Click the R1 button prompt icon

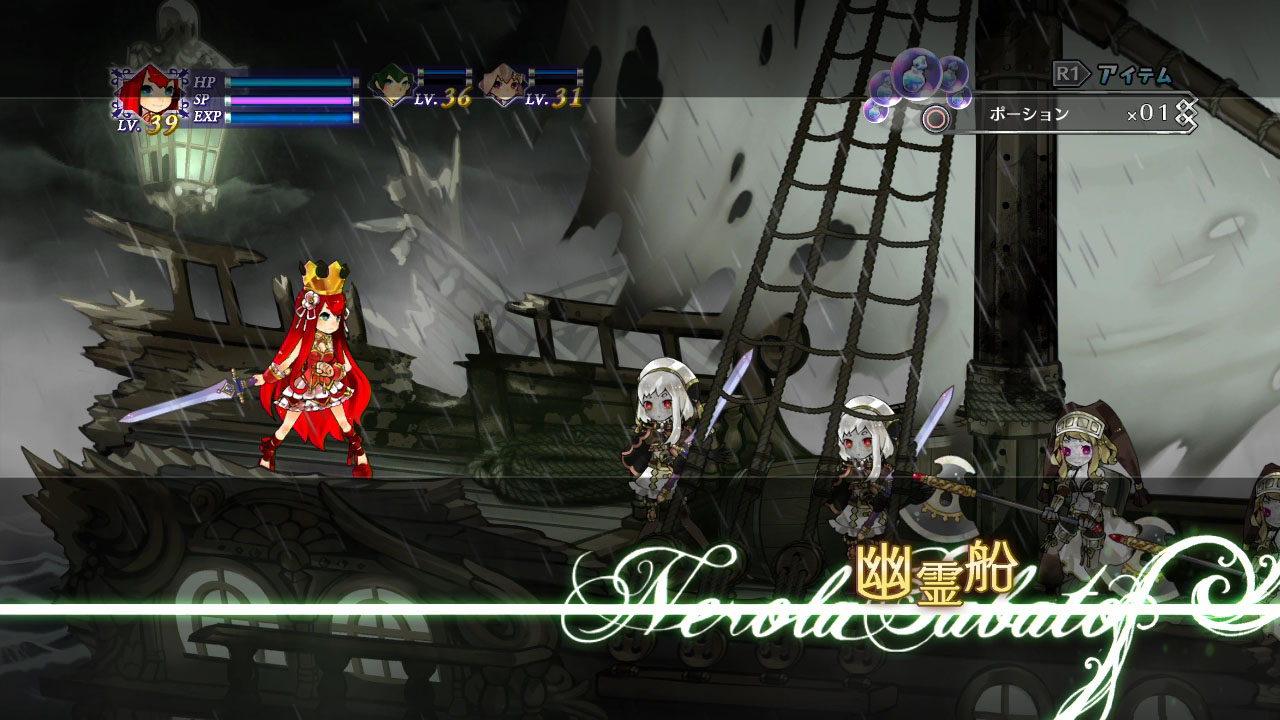click(1070, 75)
